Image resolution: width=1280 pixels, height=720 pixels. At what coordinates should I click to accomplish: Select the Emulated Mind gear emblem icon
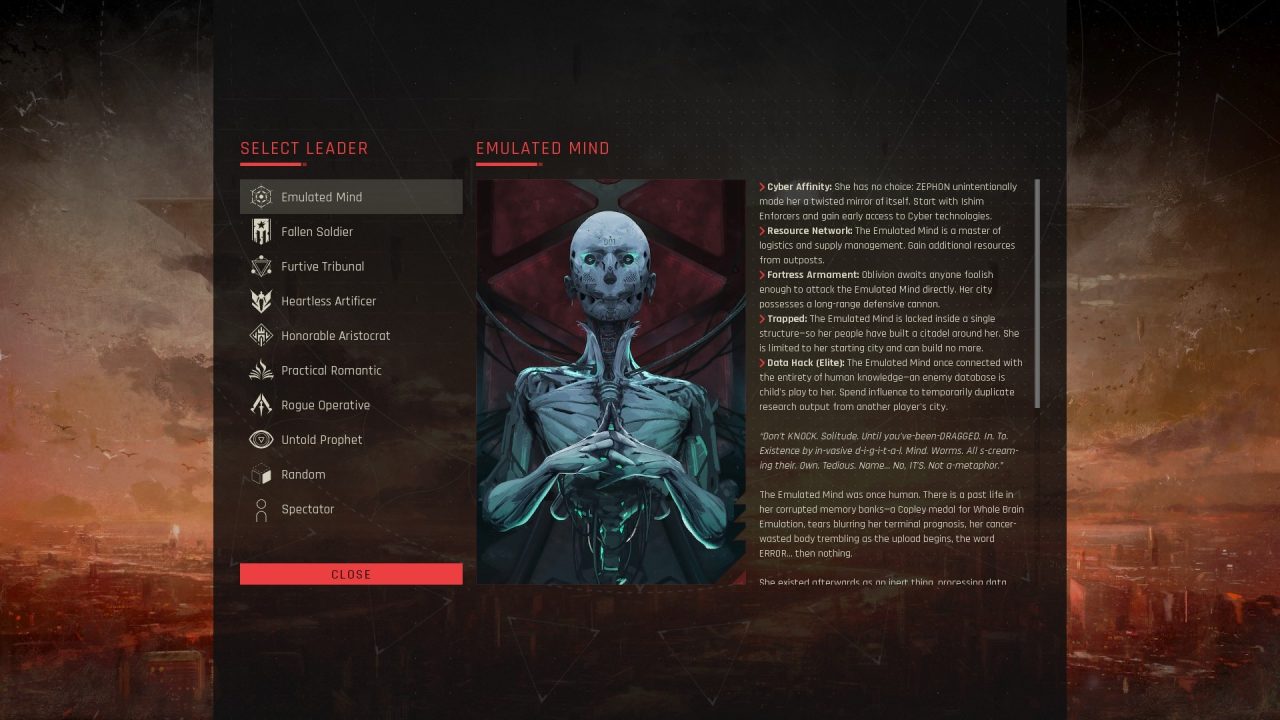point(260,197)
